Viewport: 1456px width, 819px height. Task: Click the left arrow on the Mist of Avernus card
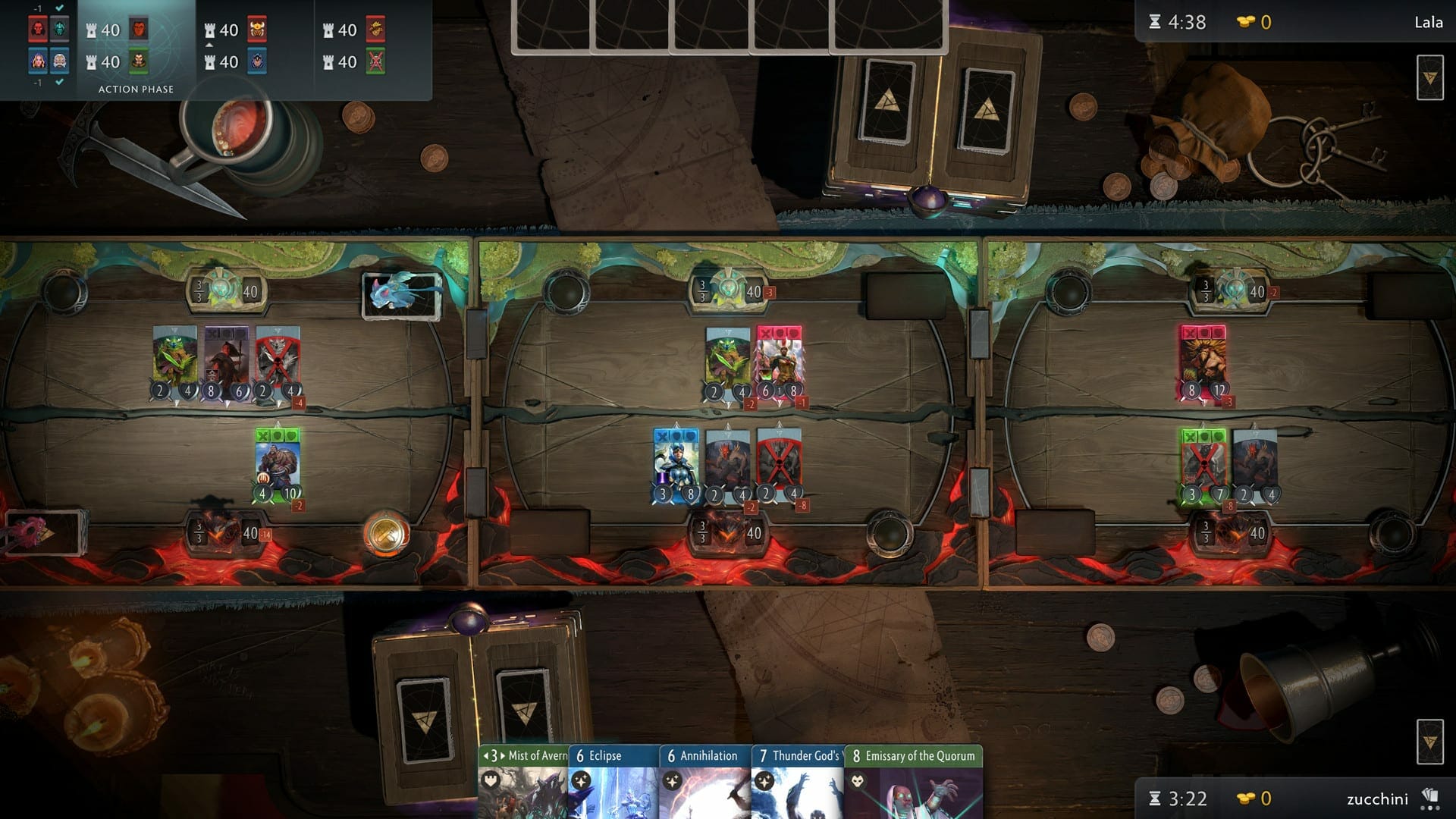(x=485, y=756)
